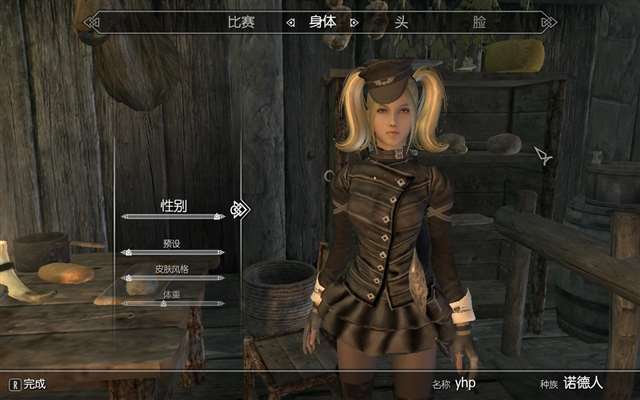
Task: Switch to the 比赛 tab
Action: (241, 21)
